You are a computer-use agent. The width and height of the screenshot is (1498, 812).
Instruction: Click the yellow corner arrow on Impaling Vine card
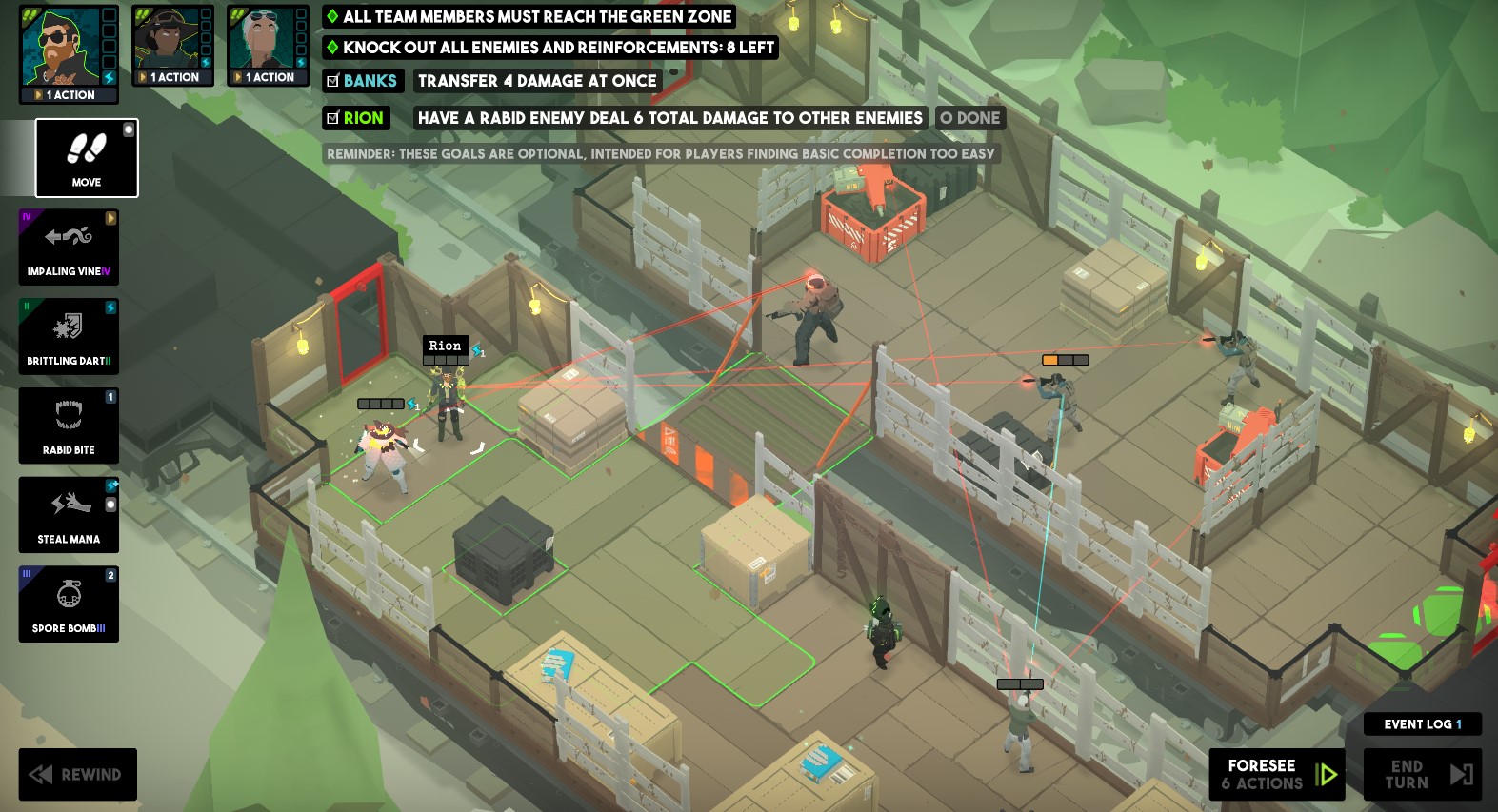(112, 216)
